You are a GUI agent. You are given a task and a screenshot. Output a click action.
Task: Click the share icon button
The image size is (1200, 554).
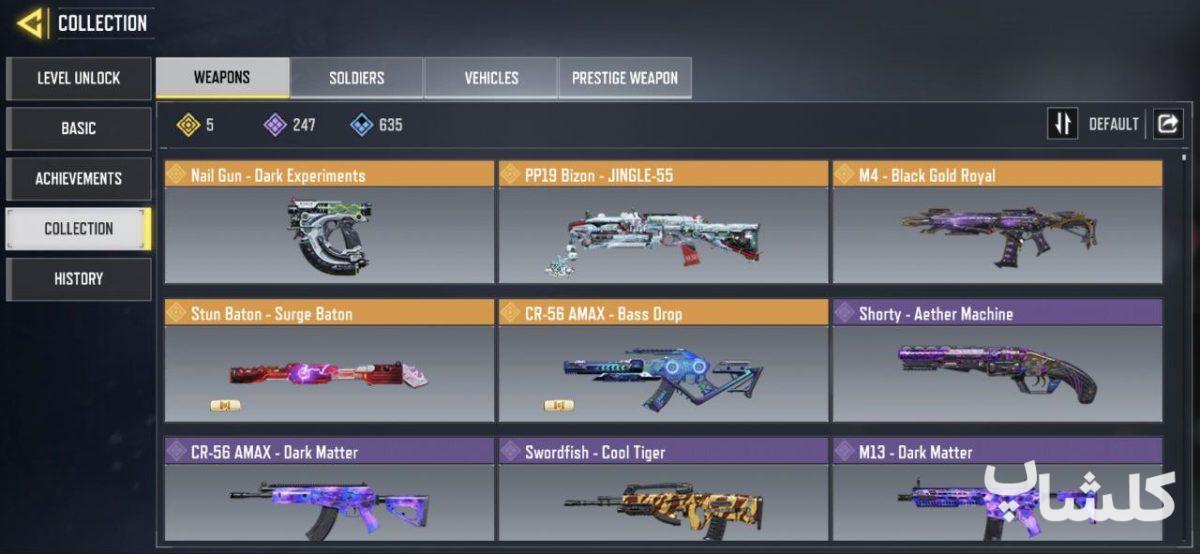[x=1167, y=124]
